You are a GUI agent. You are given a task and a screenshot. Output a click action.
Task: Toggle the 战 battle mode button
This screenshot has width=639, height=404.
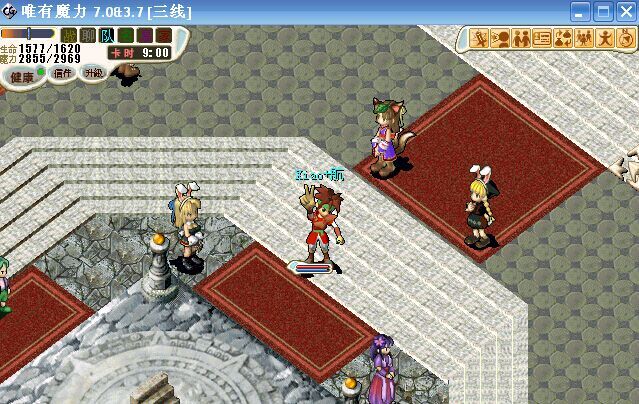click(x=68, y=35)
